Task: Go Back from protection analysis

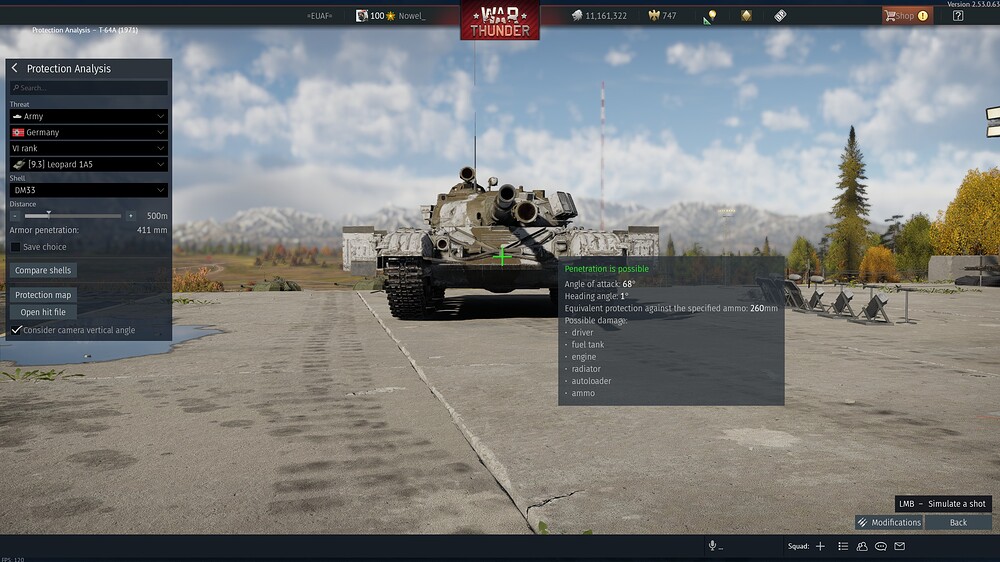Action: pos(958,522)
